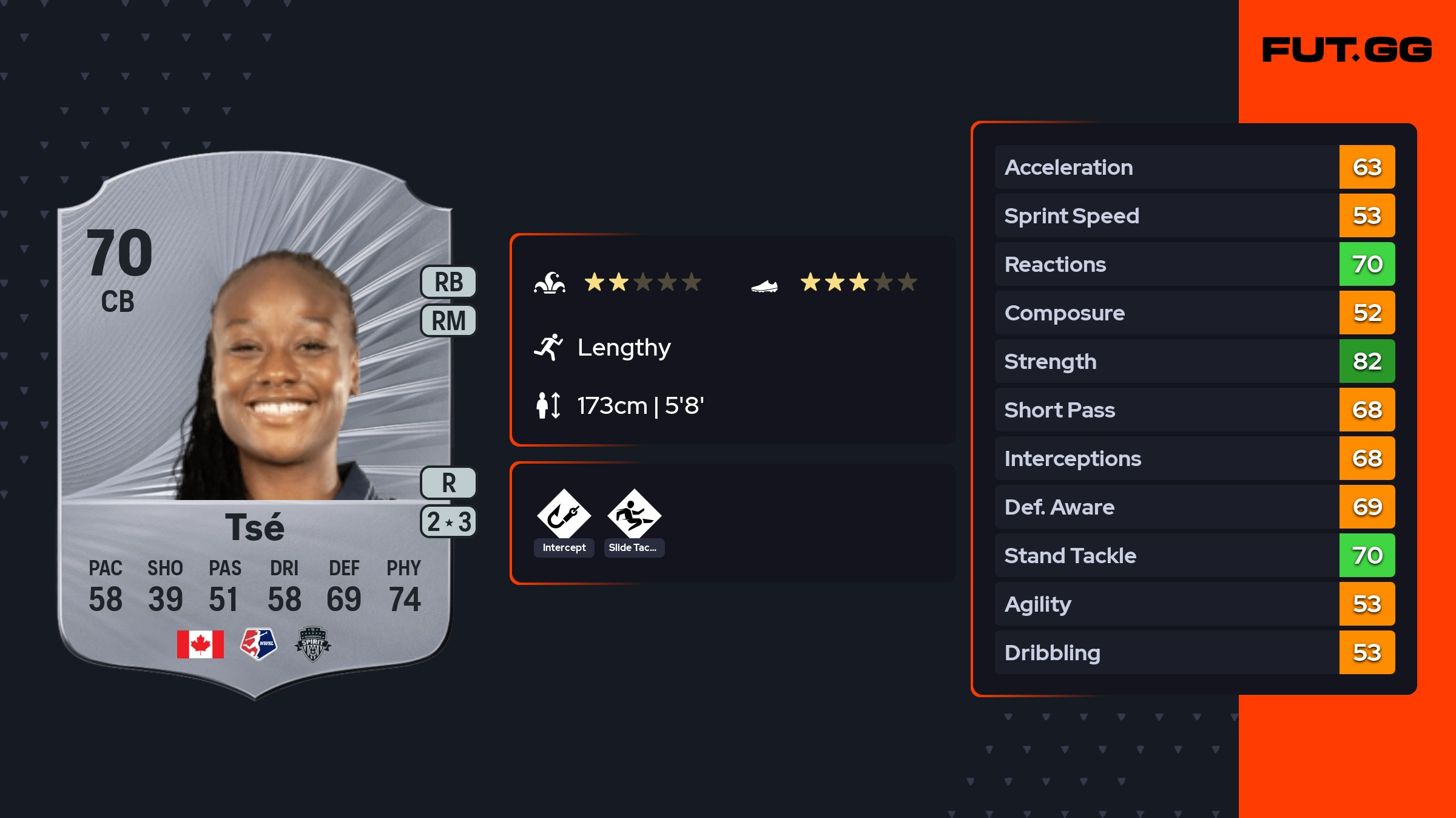Click the Slide Tackle playstyle icon
The image size is (1456, 818).
(x=634, y=515)
